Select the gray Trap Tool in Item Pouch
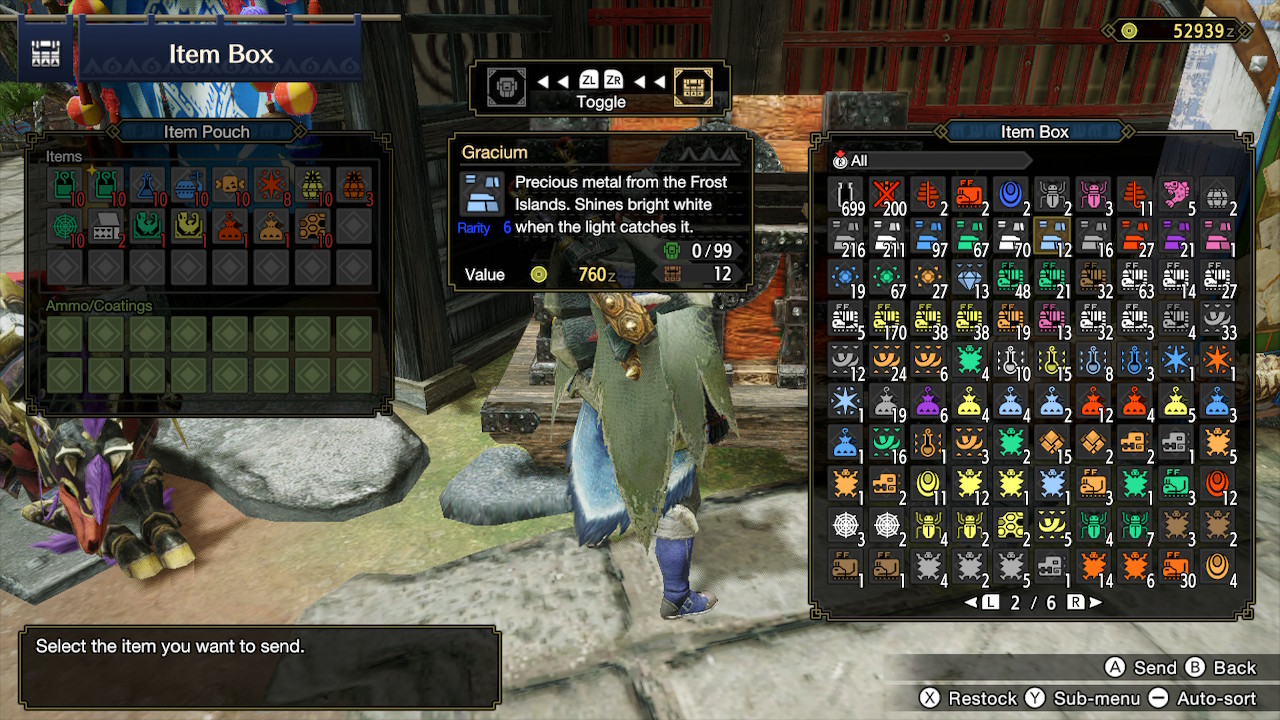Image resolution: width=1280 pixels, height=720 pixels. [104, 226]
